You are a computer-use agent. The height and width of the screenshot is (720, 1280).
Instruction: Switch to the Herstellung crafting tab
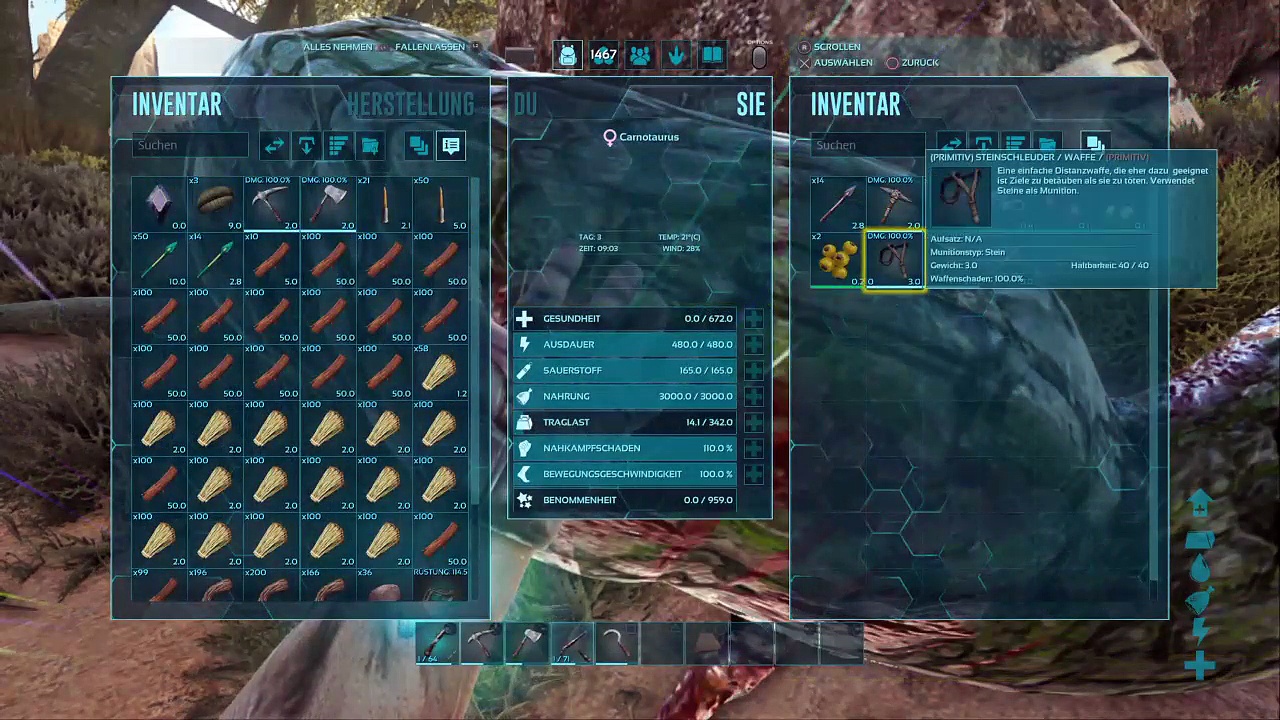click(x=410, y=104)
